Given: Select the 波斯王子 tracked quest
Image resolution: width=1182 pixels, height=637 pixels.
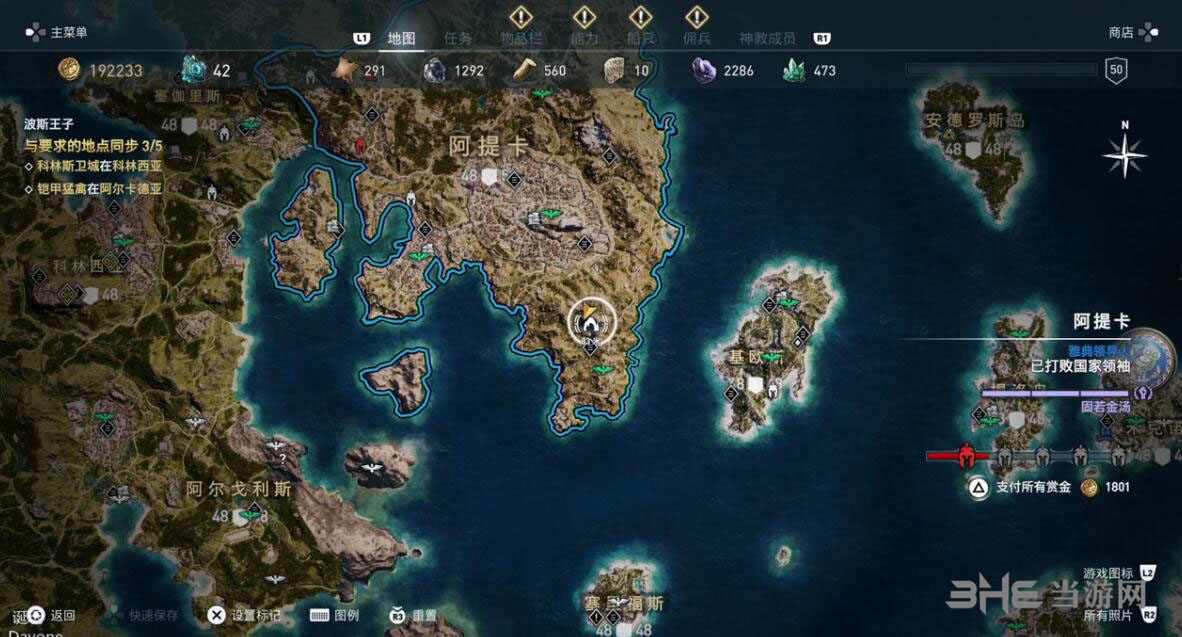Looking at the screenshot, I should [x=51, y=125].
